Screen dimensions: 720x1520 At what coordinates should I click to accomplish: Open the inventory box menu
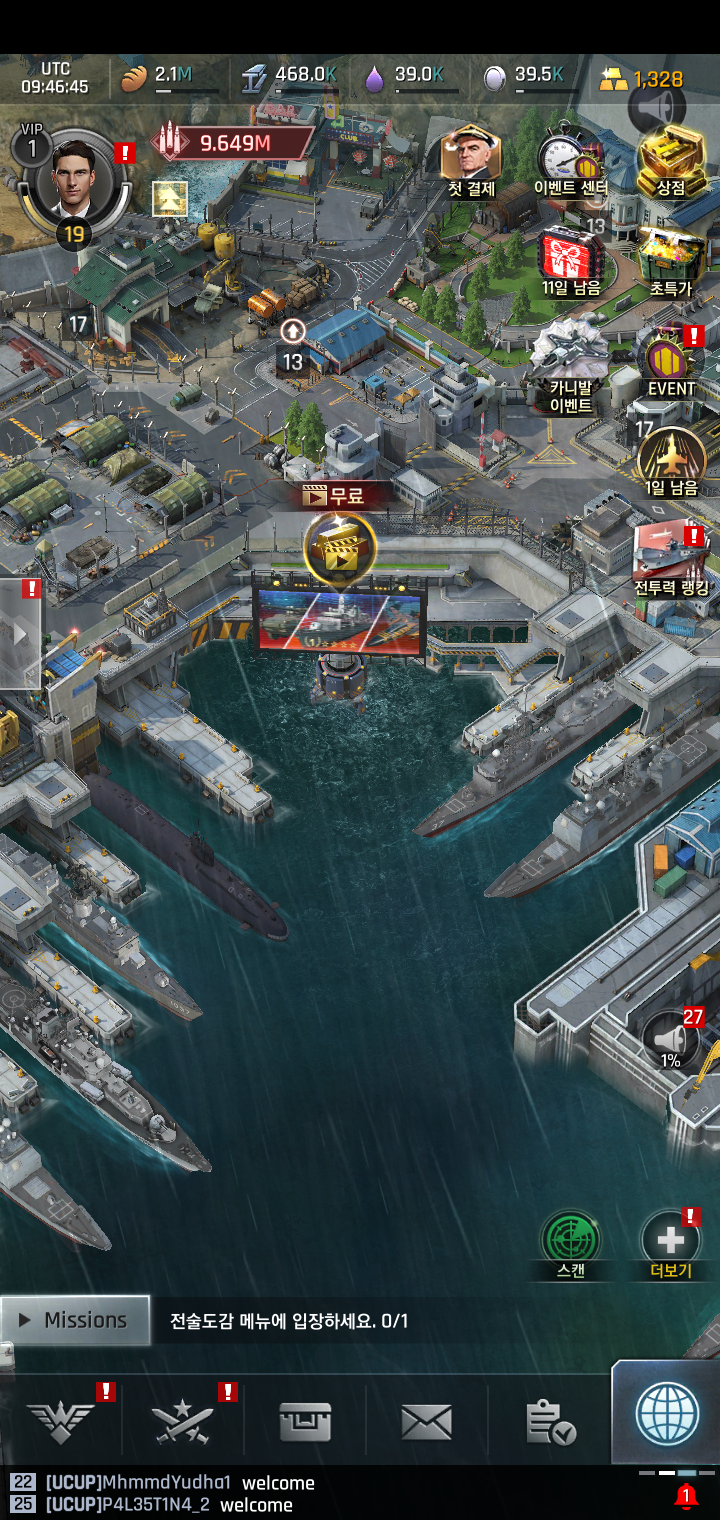pos(305,1421)
